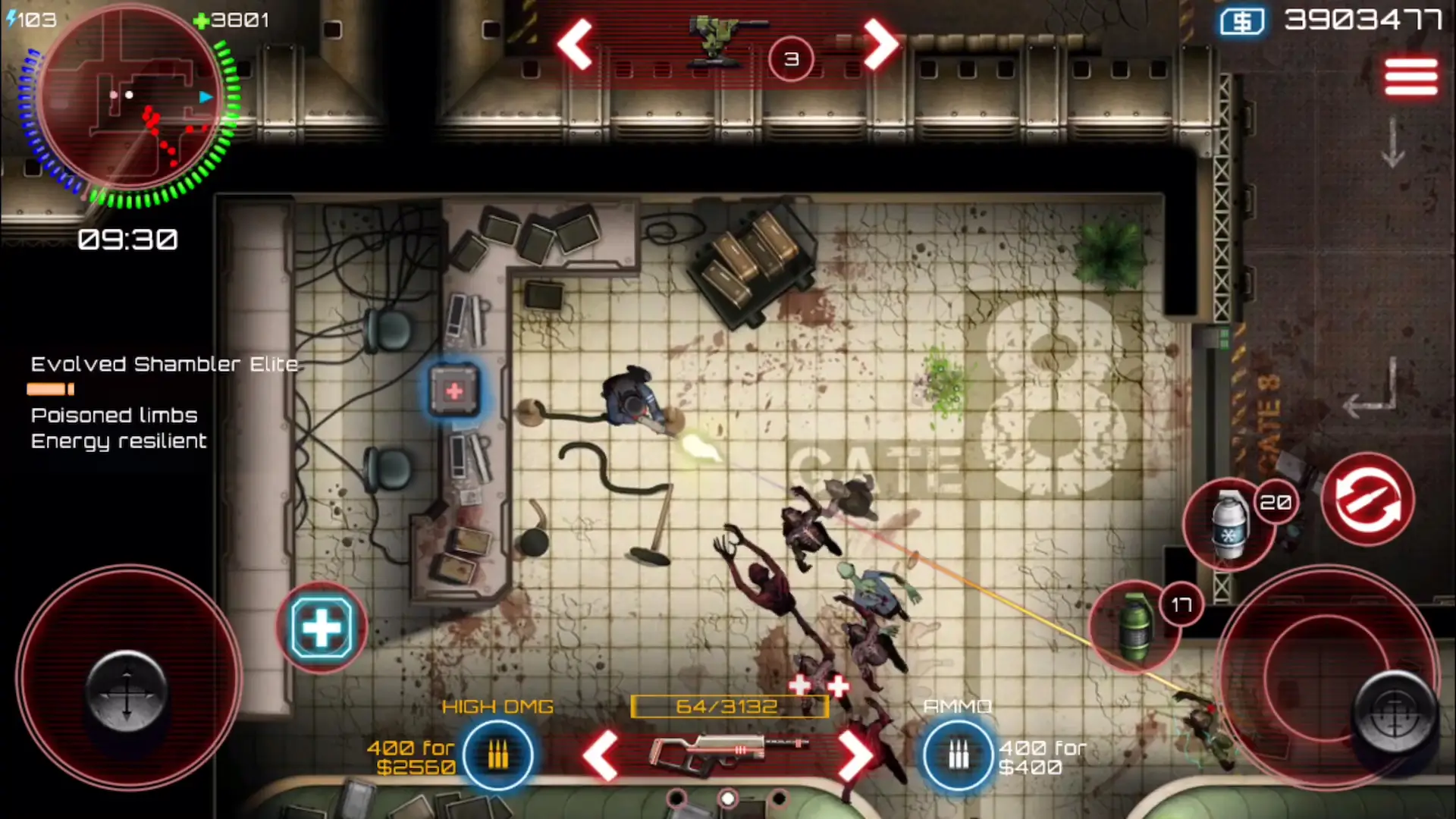The image size is (1456, 819).
Task: Purchase AMMO for $400
Action: tap(957, 755)
